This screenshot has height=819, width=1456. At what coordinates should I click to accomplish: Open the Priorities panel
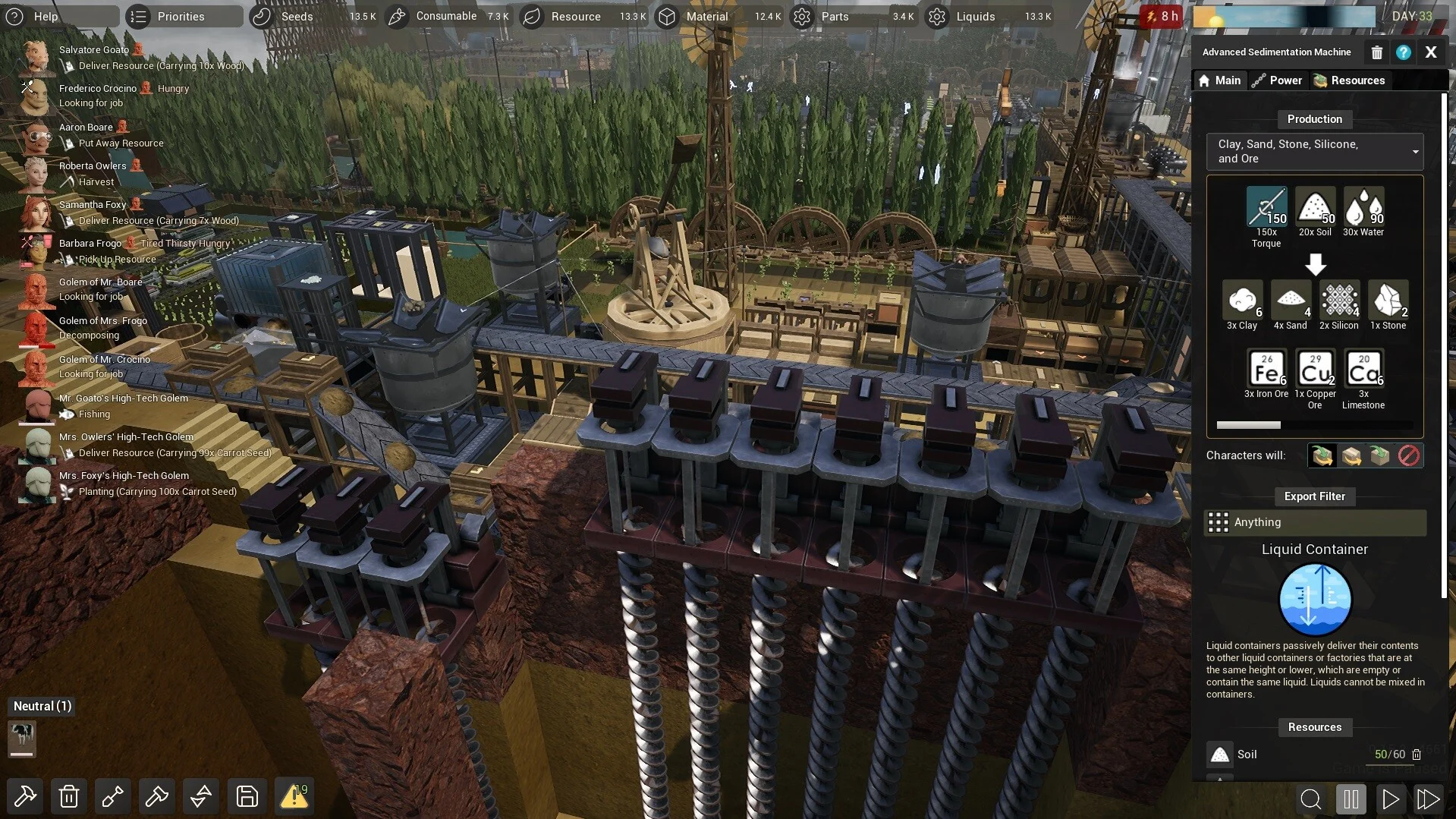tap(181, 16)
